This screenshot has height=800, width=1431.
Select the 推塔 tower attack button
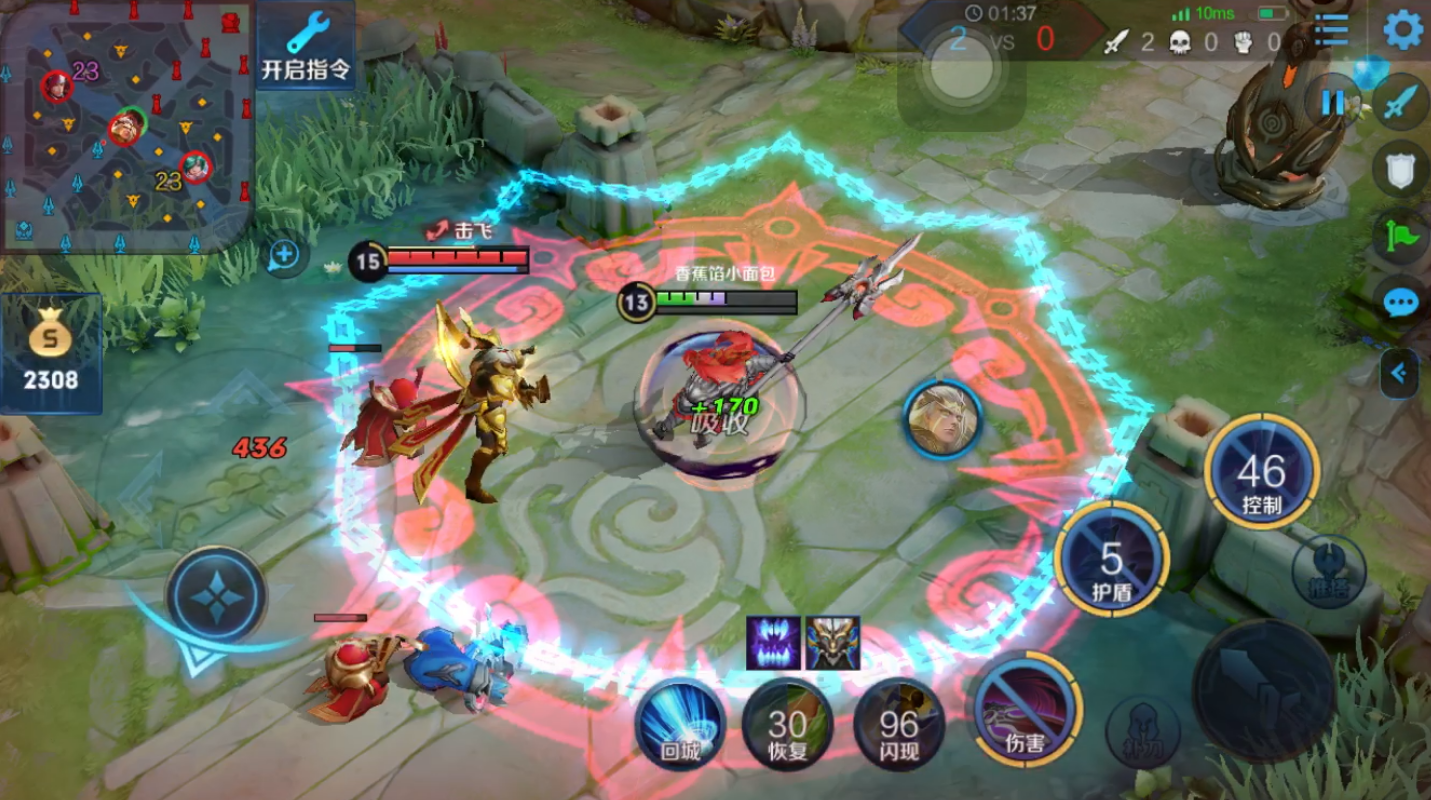point(1328,572)
